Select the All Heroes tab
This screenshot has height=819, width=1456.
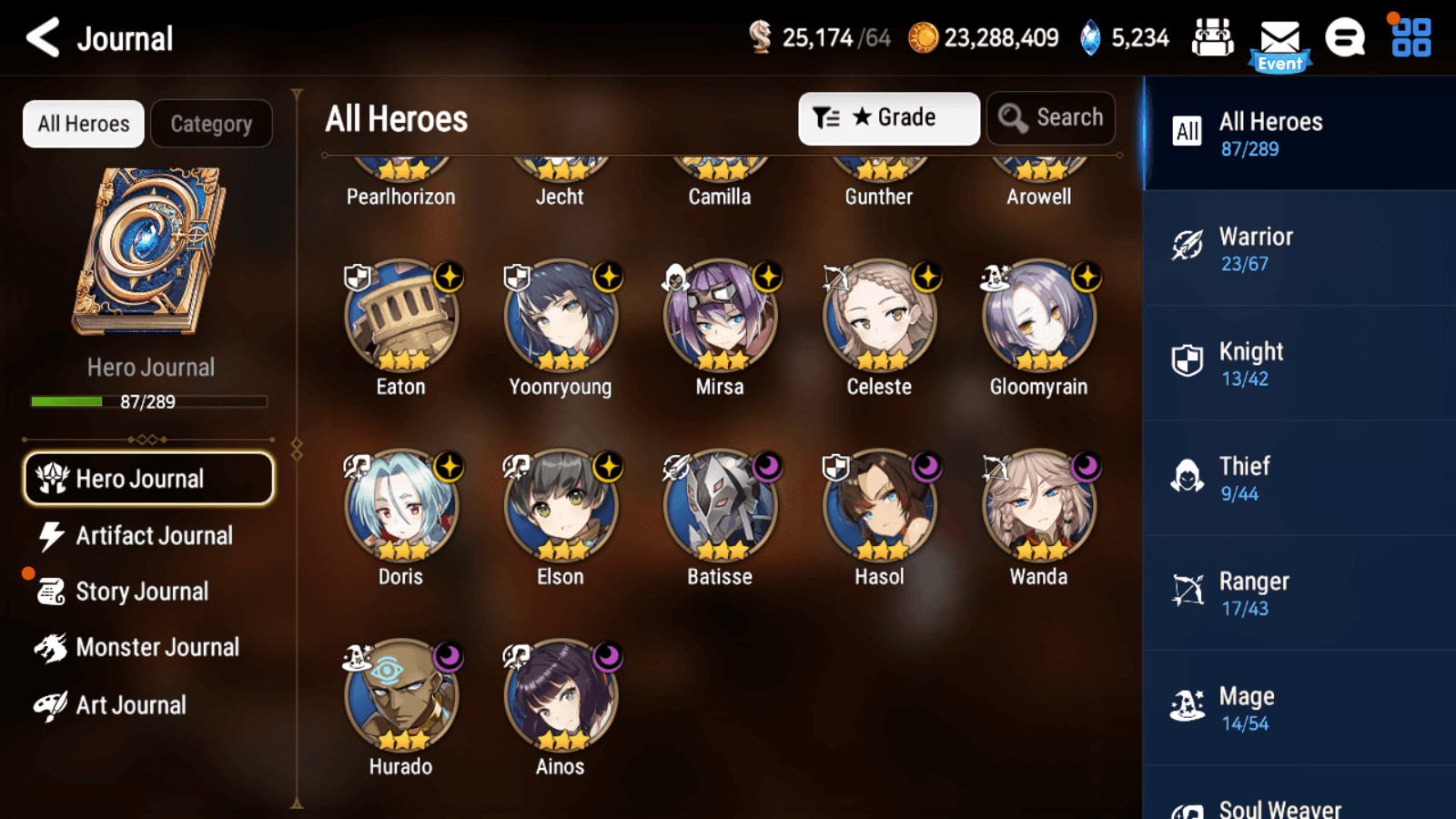point(84,124)
